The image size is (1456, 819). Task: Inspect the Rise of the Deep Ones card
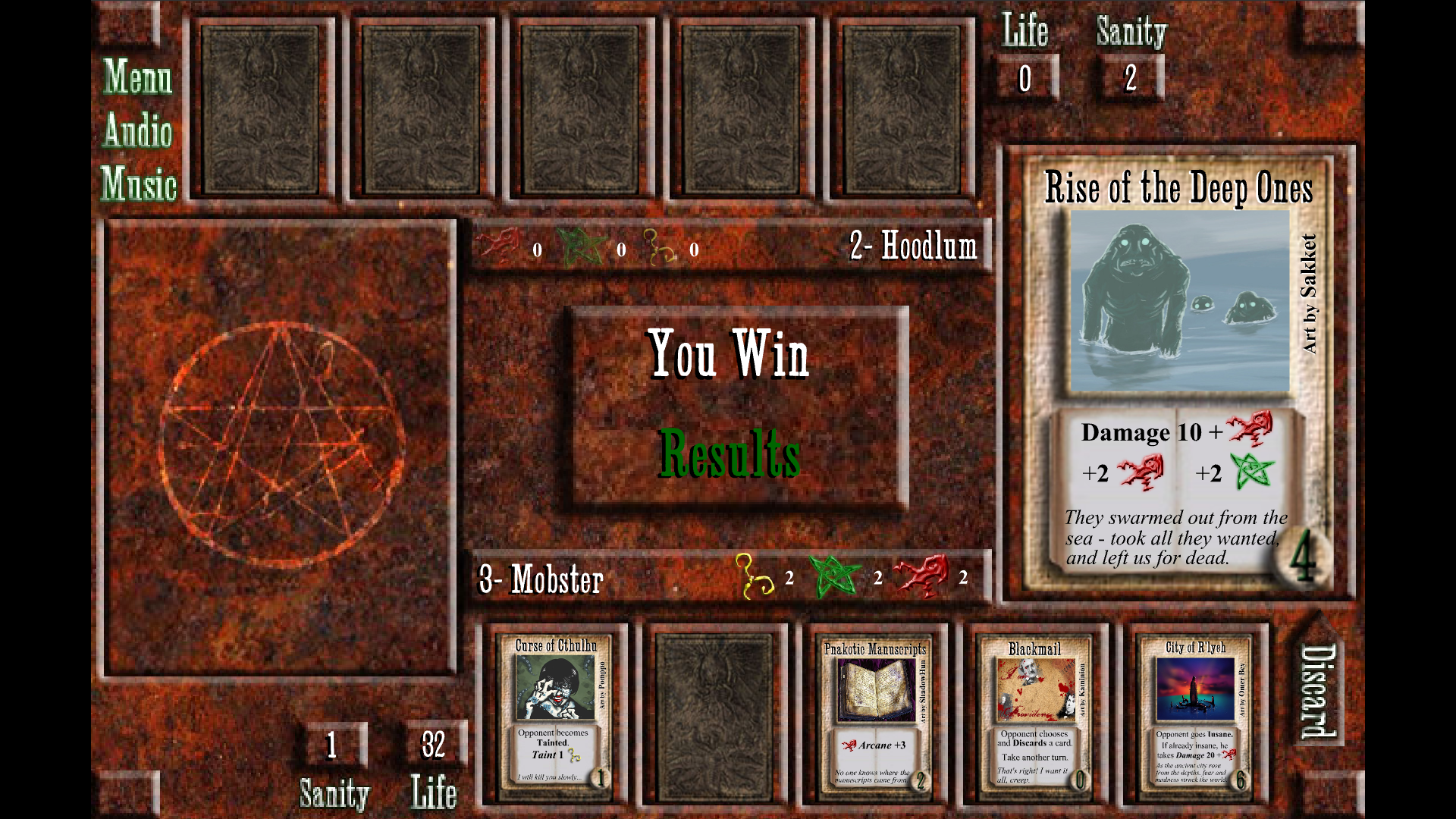coord(1178,372)
